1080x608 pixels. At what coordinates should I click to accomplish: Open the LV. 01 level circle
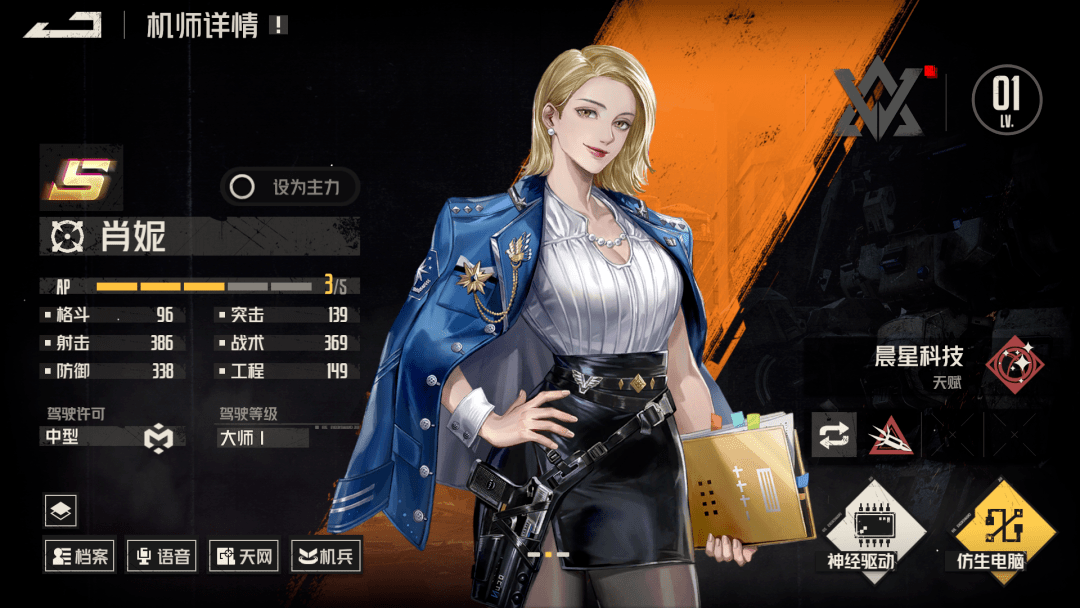click(x=1006, y=100)
